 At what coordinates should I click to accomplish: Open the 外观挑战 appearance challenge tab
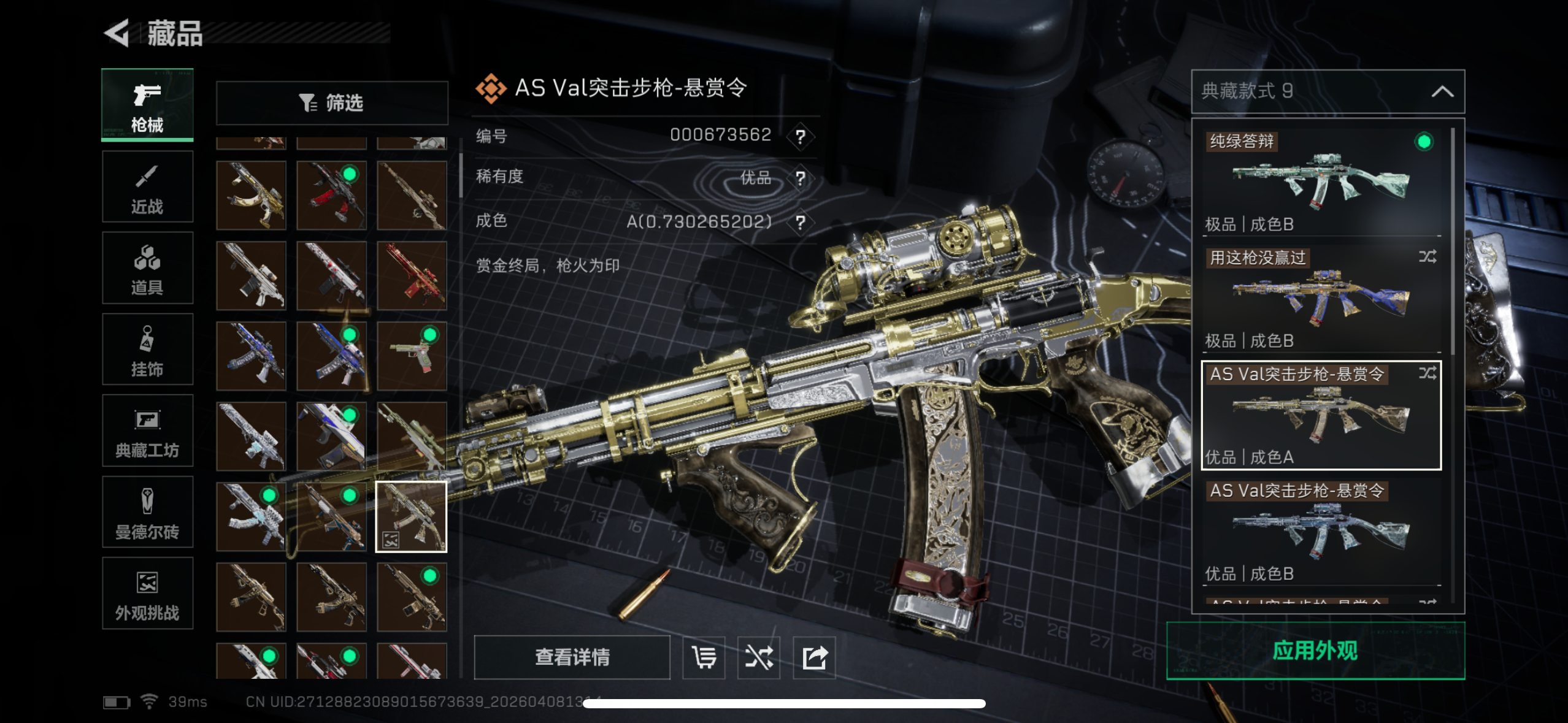coord(147,594)
